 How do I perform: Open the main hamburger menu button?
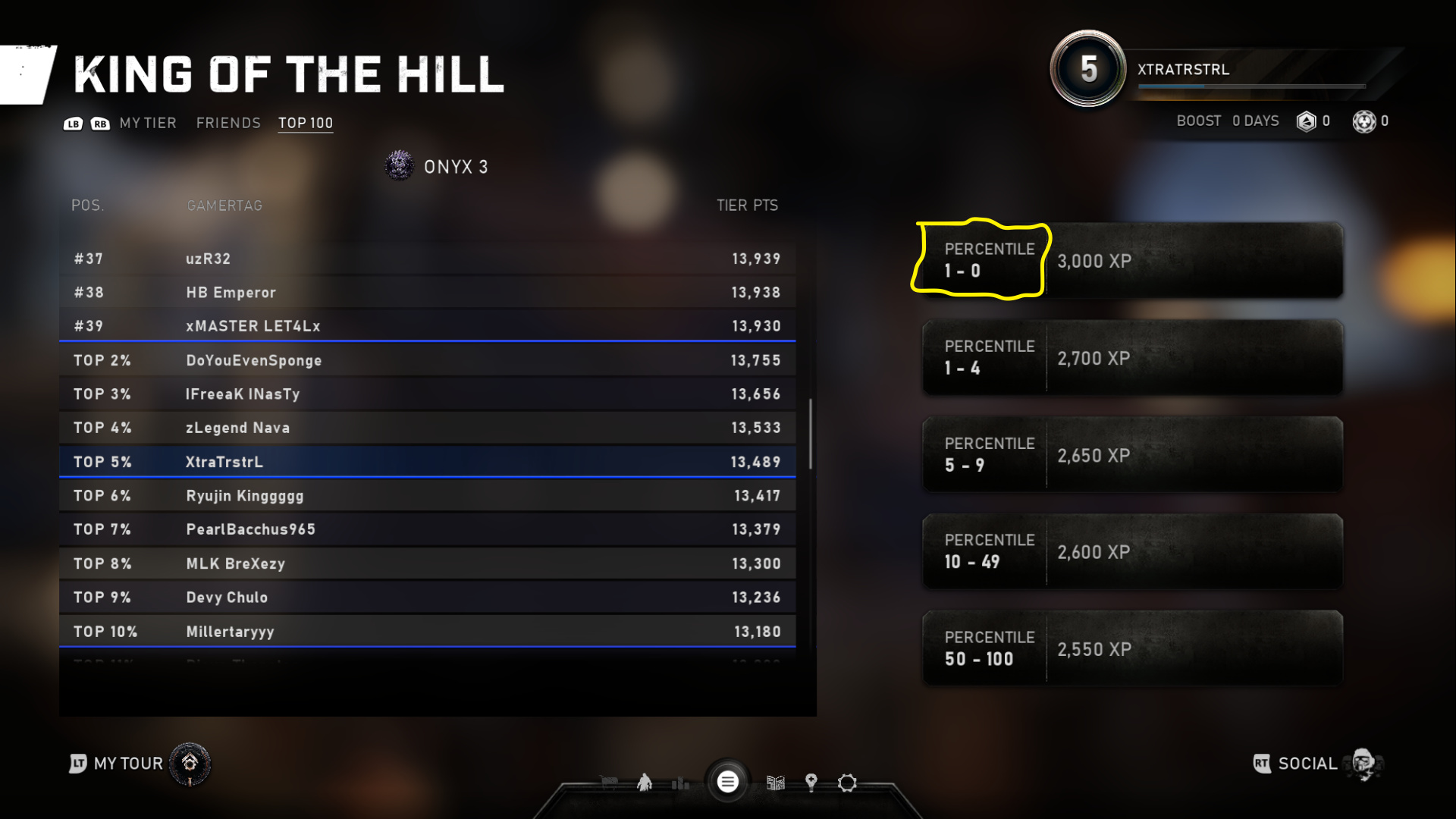pyautogui.click(x=727, y=782)
